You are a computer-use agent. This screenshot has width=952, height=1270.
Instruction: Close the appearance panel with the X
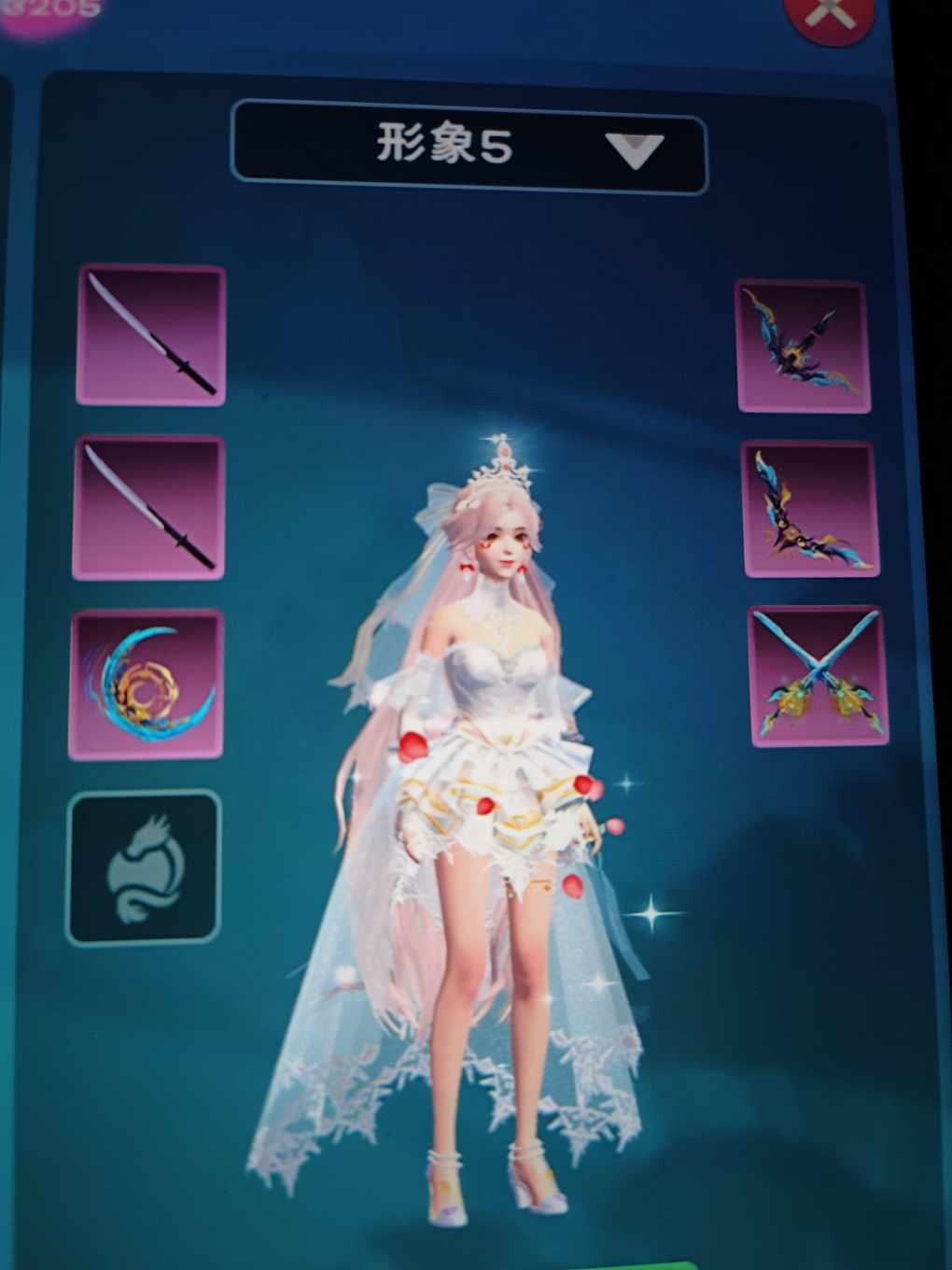tap(830, 16)
